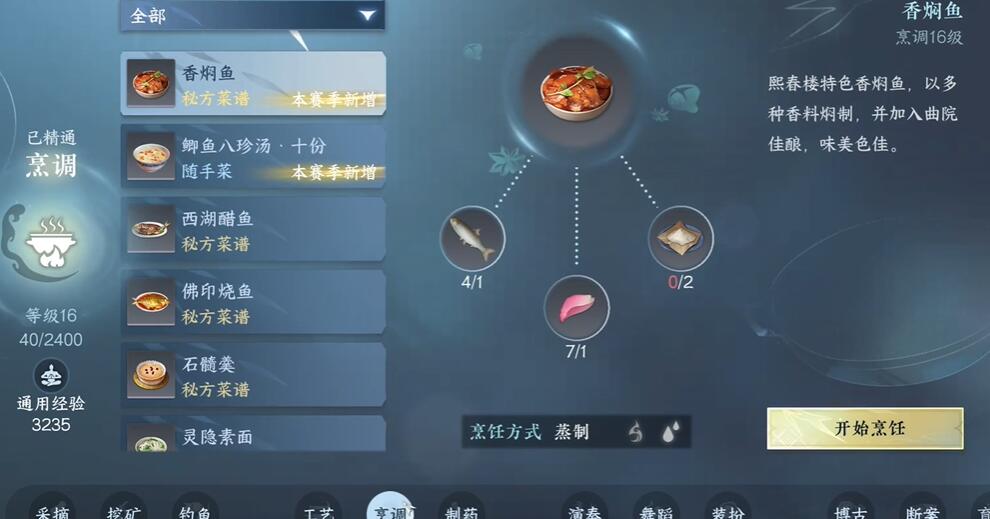Screen dimensions: 990x519
Task: Switch to the 演奏 tab
Action: (x=584, y=510)
